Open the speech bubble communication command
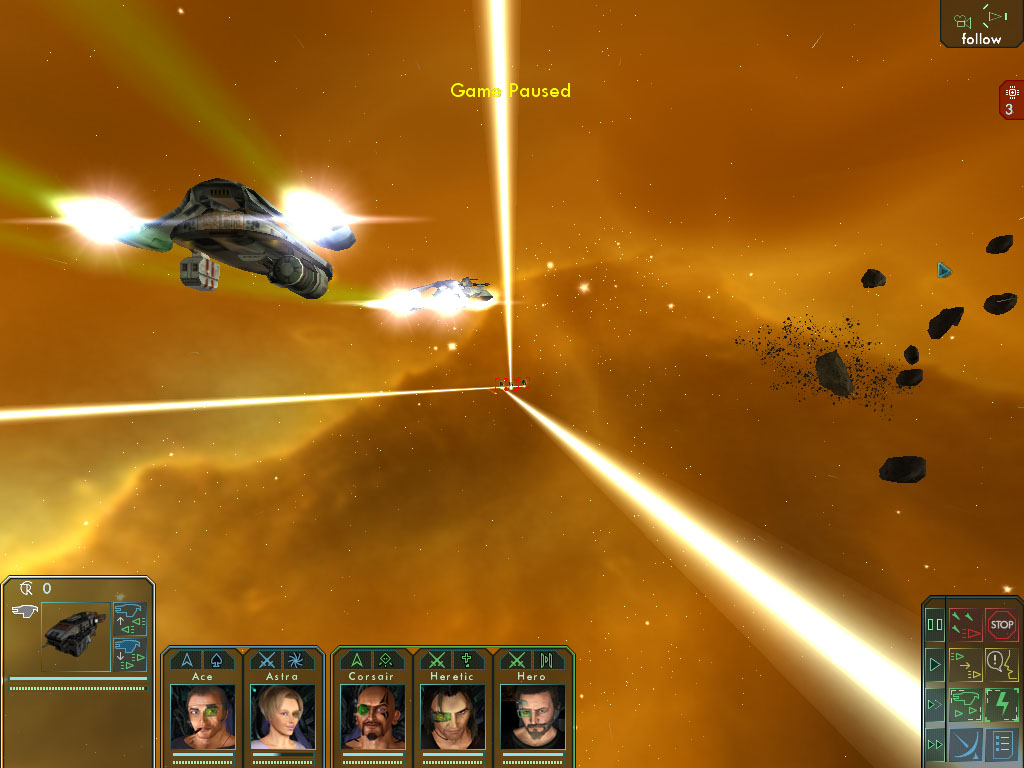 (x=1001, y=663)
